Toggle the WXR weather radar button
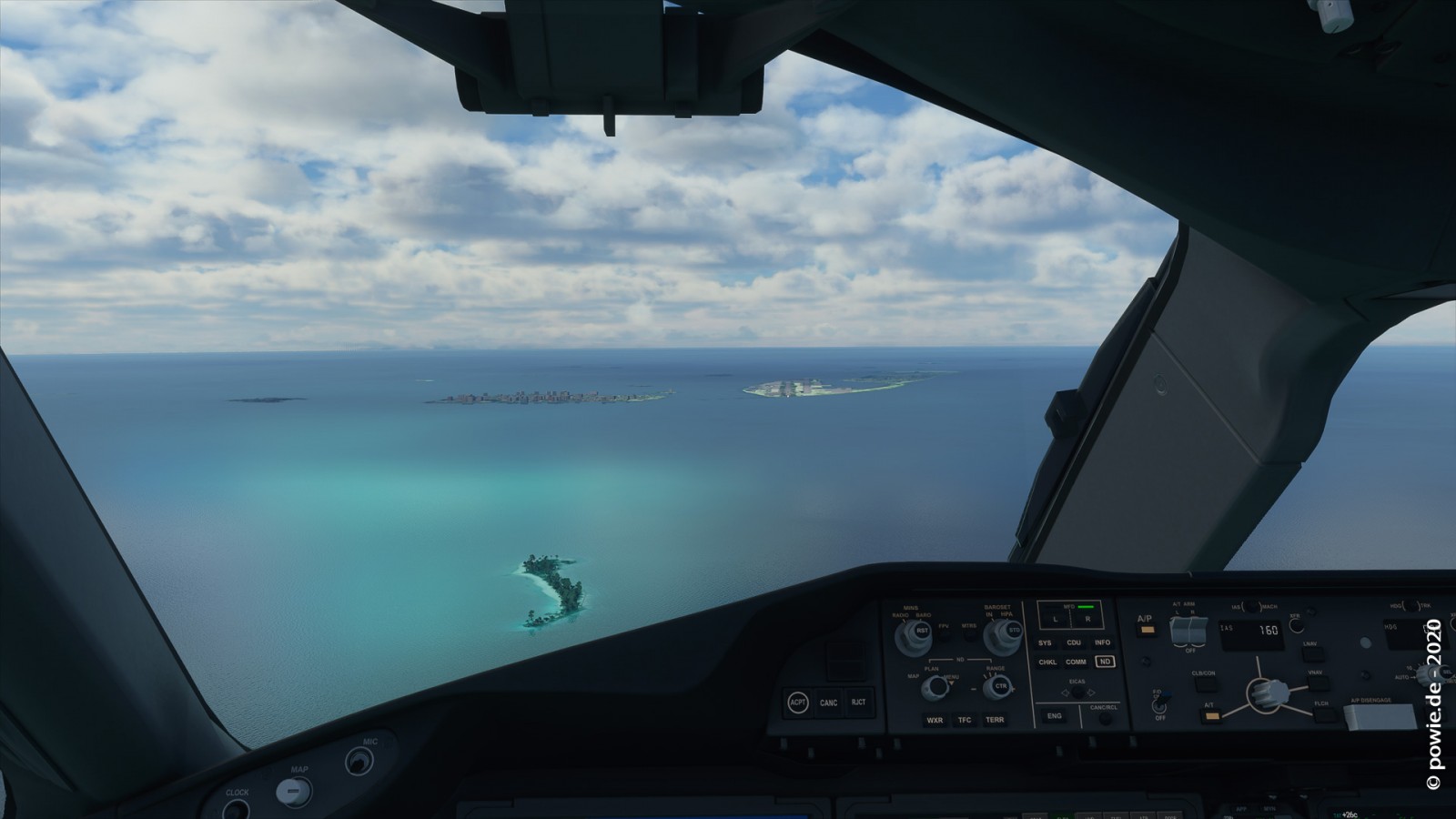Viewport: 1456px width, 819px height. 935,720
